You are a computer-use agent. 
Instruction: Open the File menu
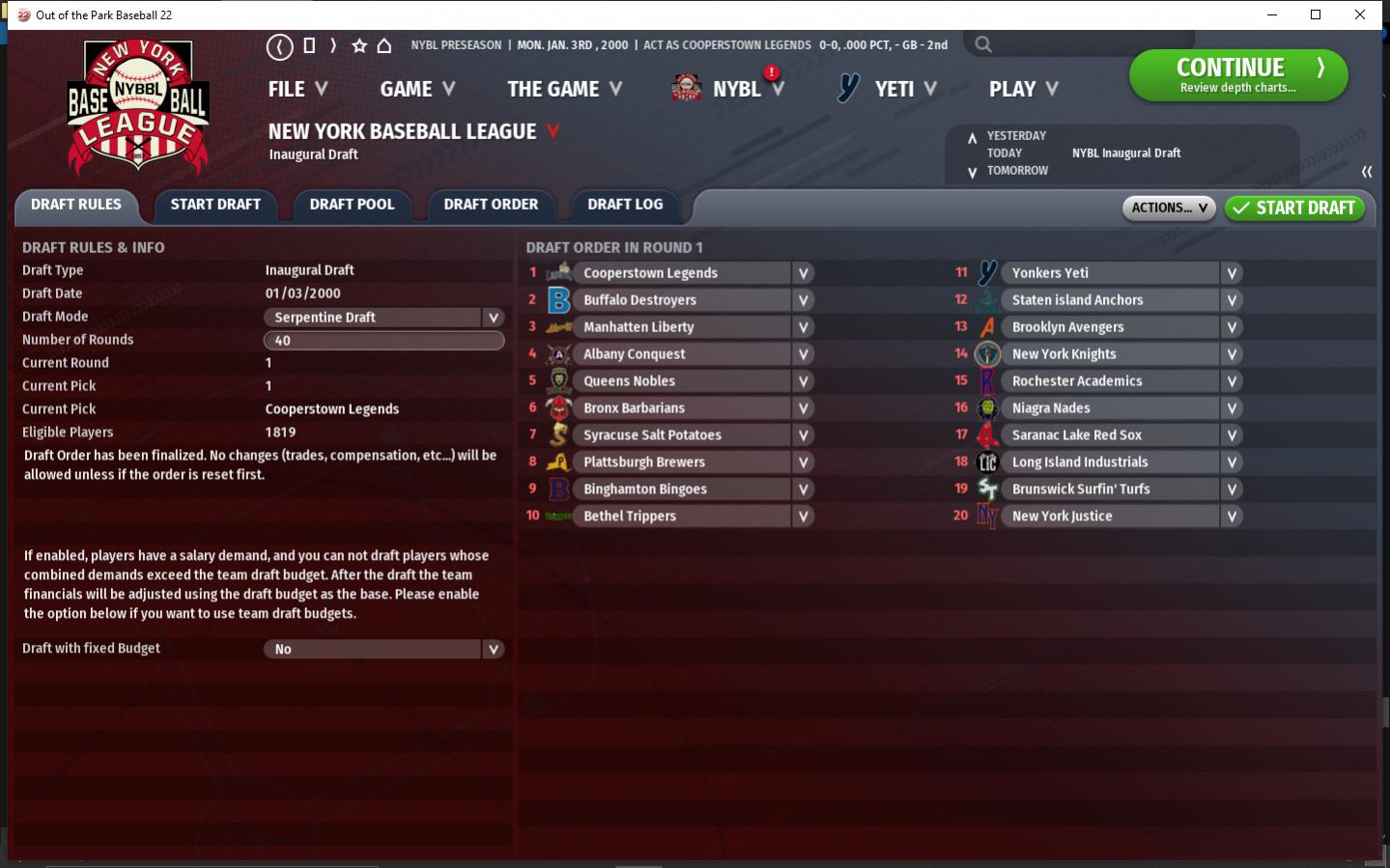point(298,89)
